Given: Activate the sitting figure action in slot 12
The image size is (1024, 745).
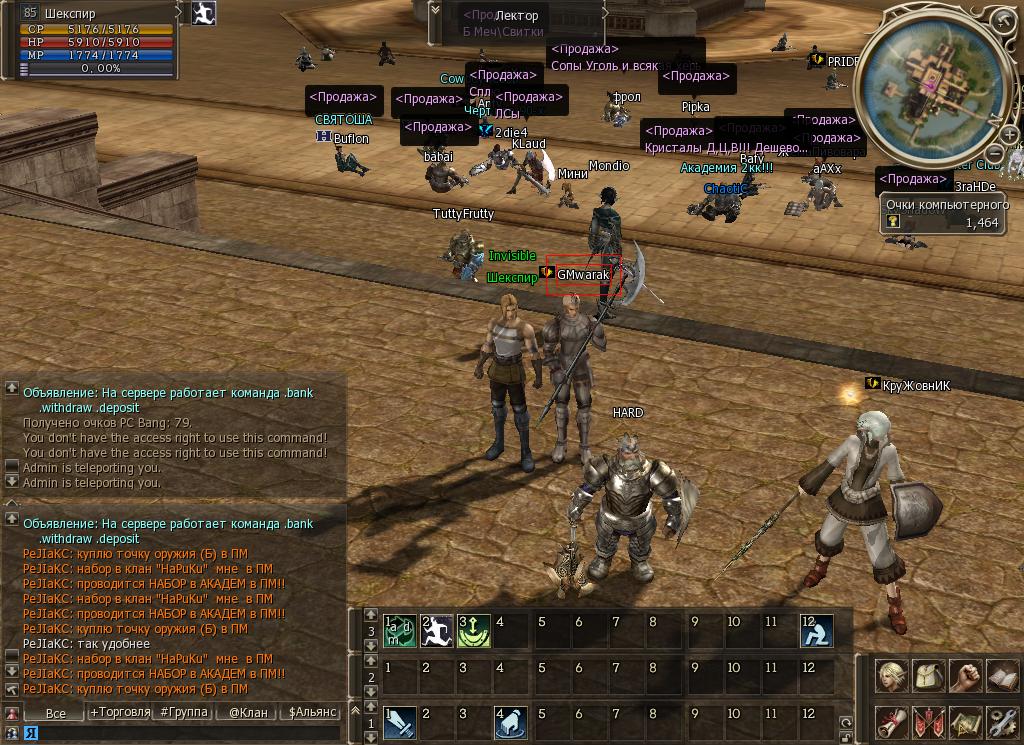Looking at the screenshot, I should (816, 631).
